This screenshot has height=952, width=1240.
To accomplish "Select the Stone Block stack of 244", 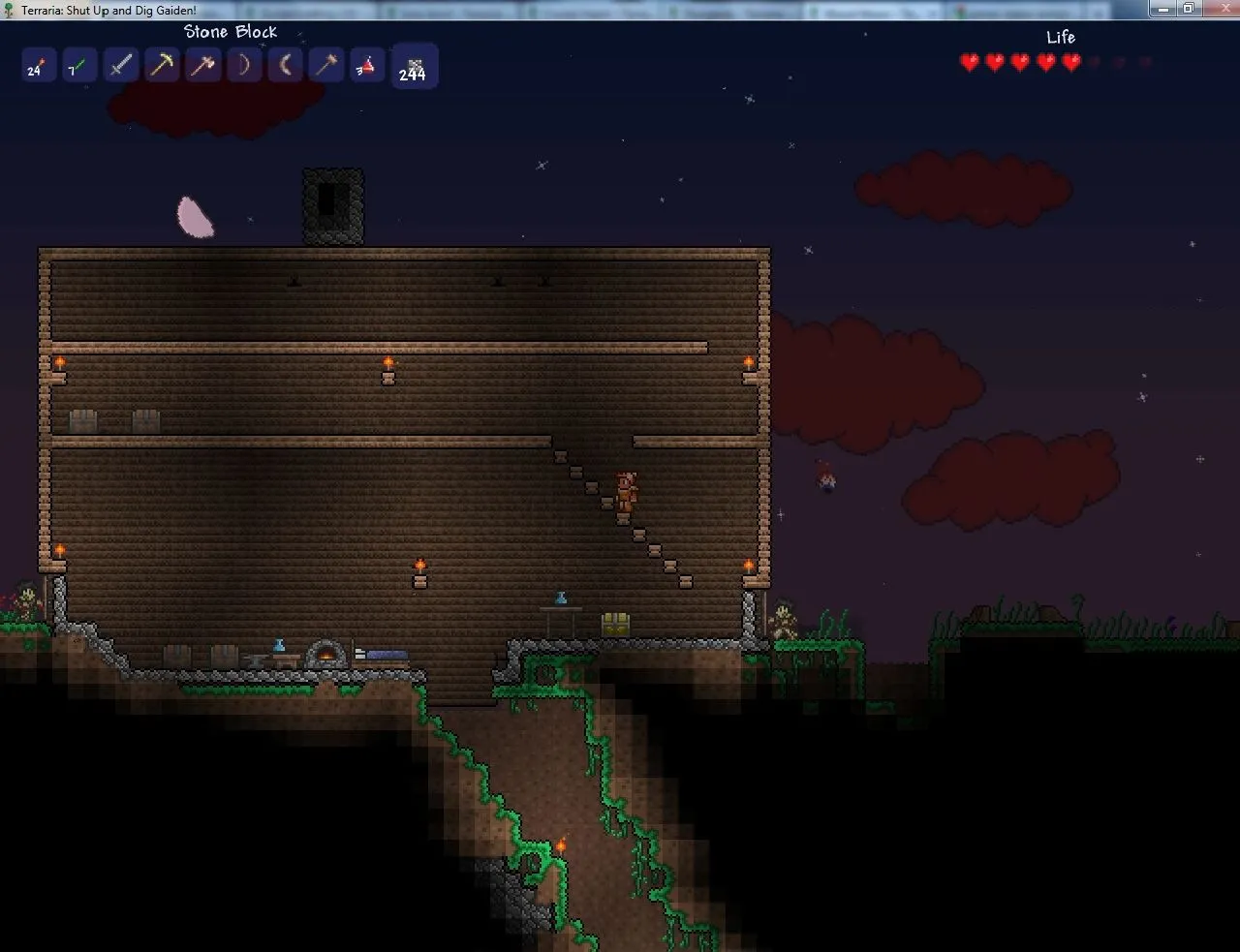I will pos(414,67).
